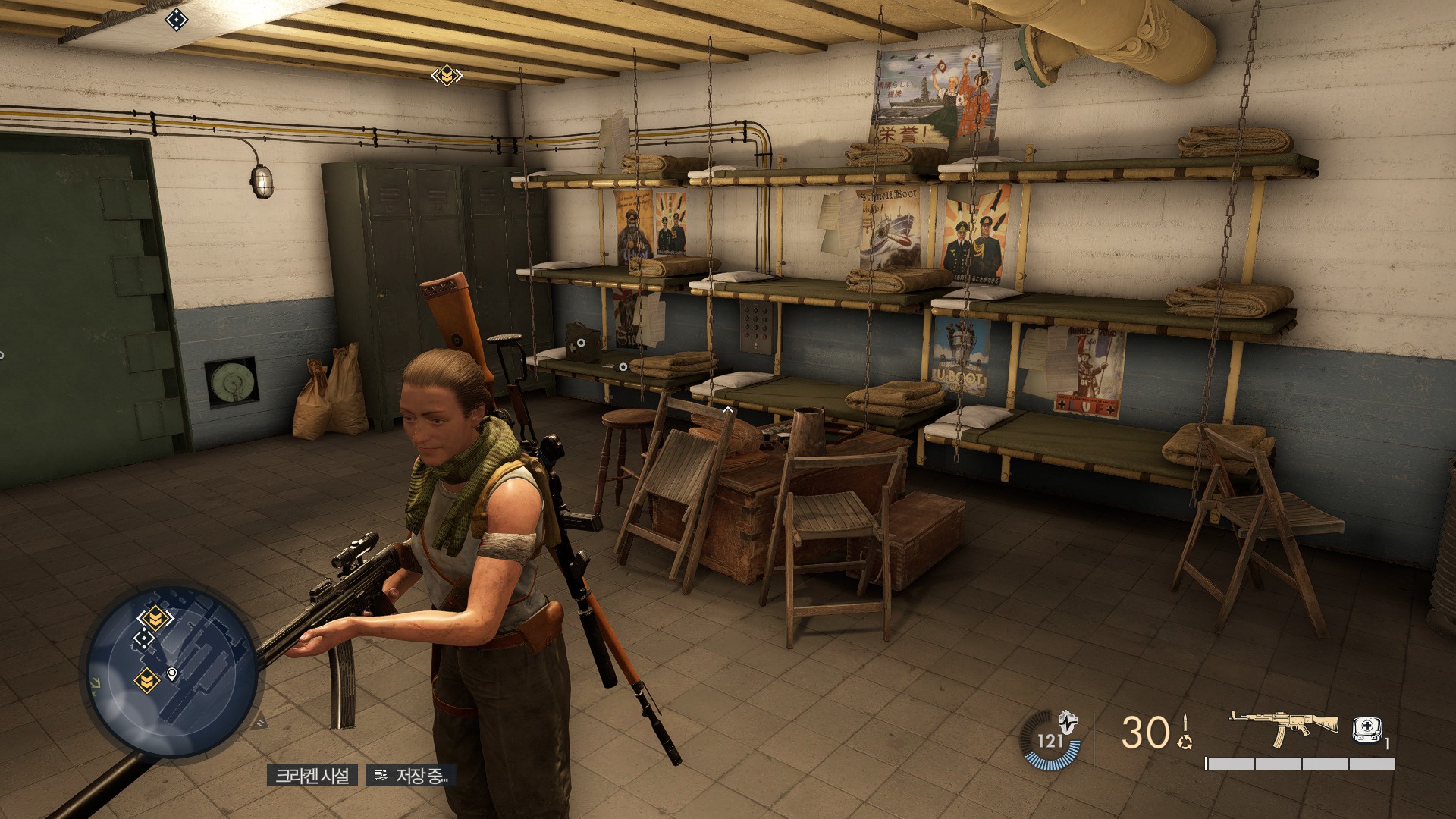Select the white location pin on the minimap
1456x819 pixels.
172,673
